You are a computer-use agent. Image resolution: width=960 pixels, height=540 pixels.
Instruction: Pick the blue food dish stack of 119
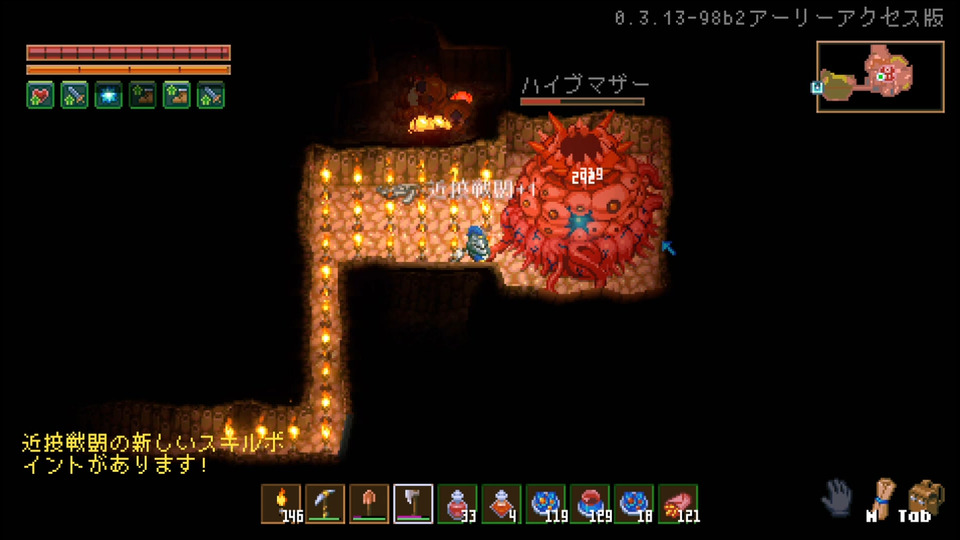pos(545,503)
